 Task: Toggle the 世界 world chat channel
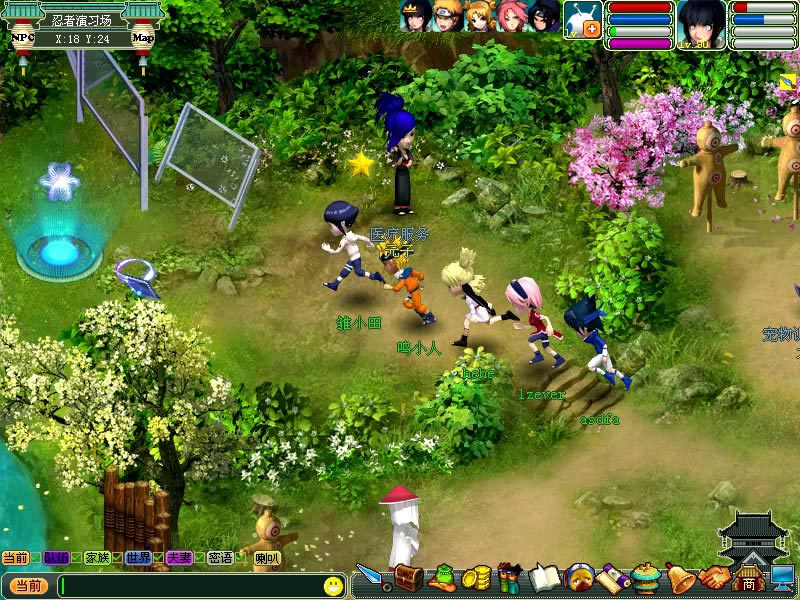pyautogui.click(x=138, y=557)
